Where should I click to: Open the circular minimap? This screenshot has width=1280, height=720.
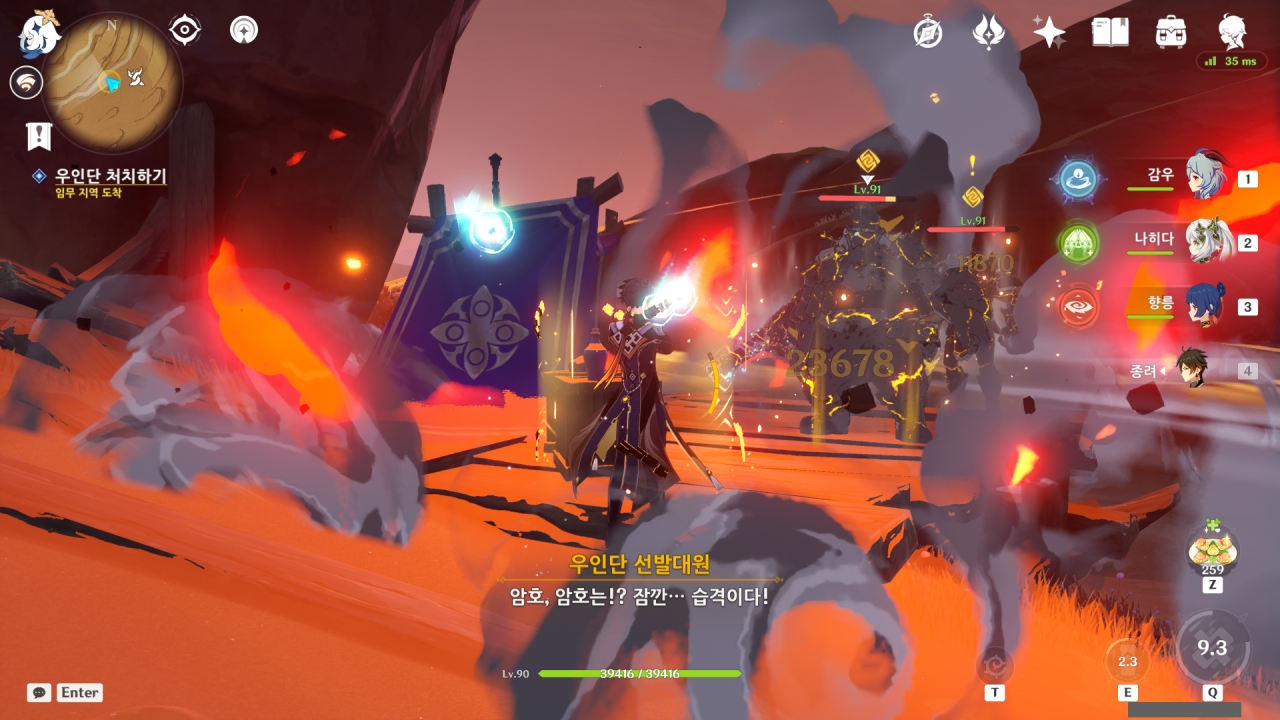[x=112, y=82]
